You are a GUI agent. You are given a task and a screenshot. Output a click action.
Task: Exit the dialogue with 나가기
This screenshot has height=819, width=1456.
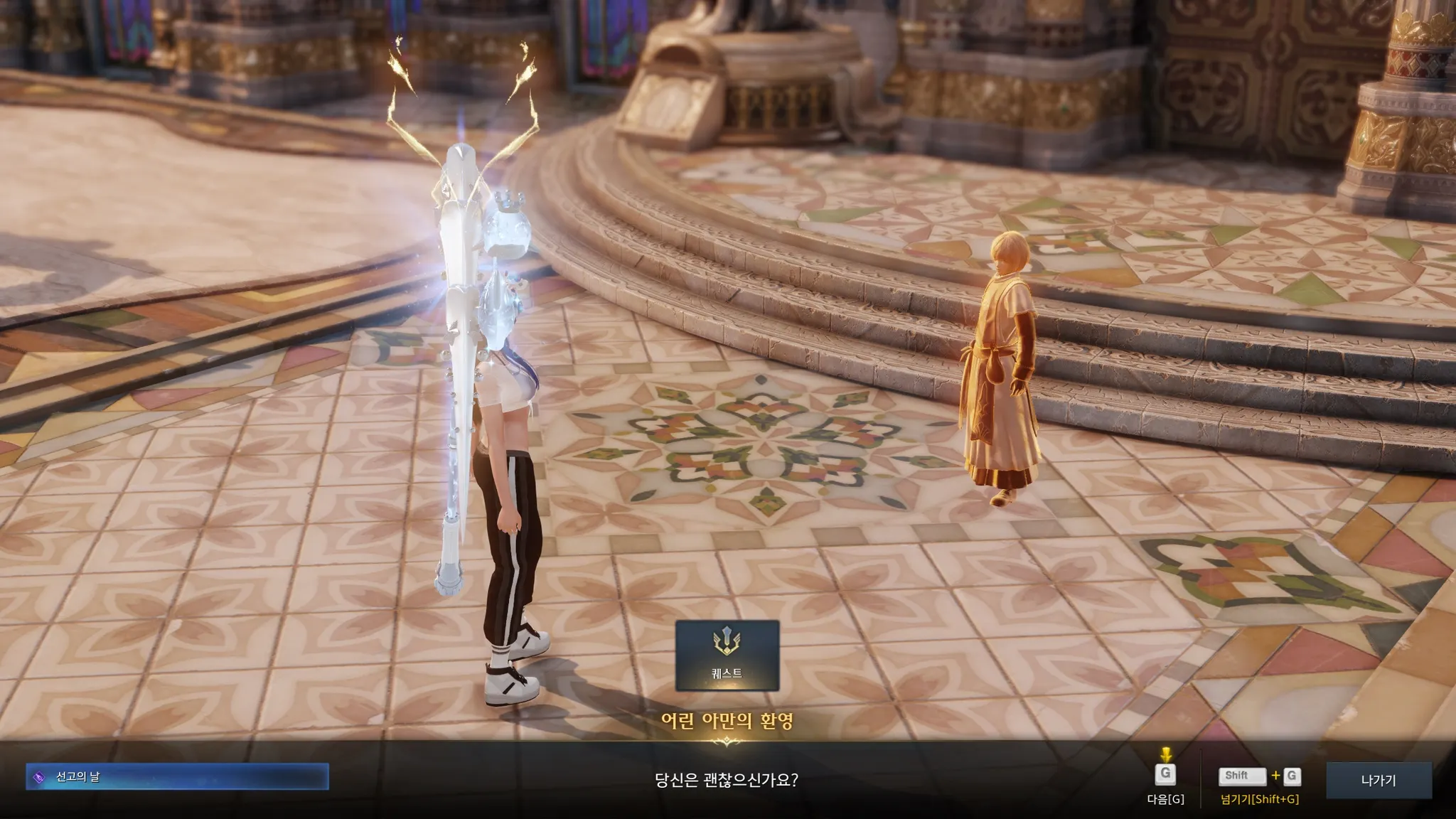(x=1378, y=780)
